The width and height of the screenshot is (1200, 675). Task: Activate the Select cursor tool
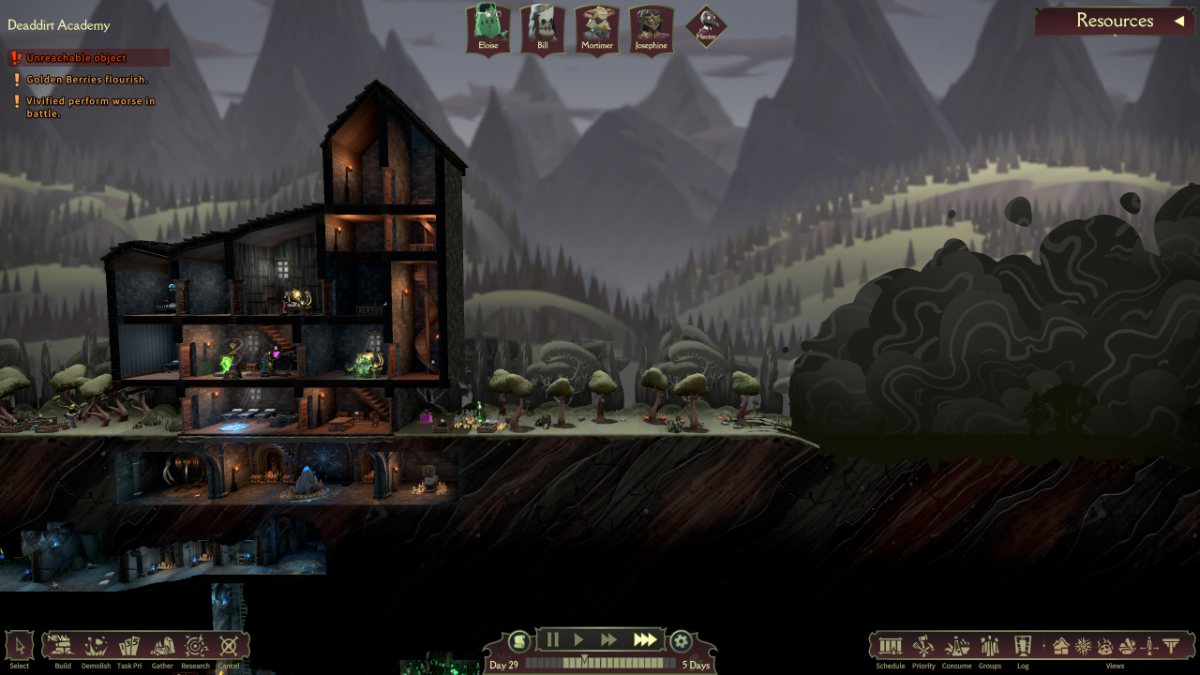coord(19,646)
